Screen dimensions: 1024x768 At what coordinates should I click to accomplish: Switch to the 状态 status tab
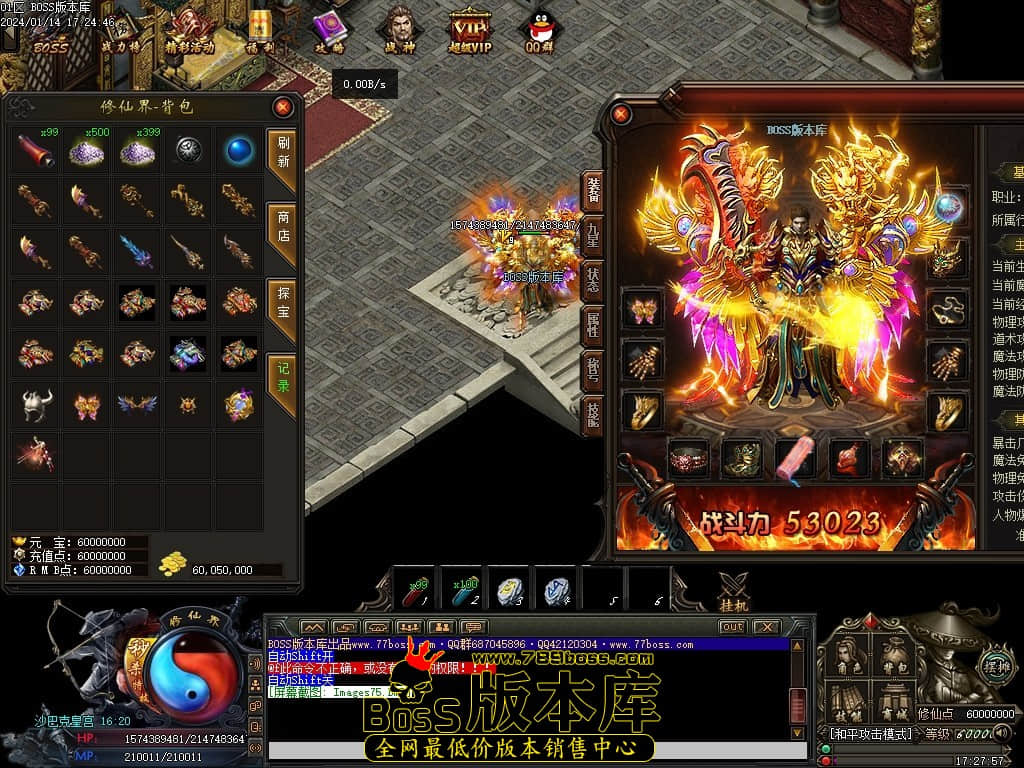click(593, 279)
